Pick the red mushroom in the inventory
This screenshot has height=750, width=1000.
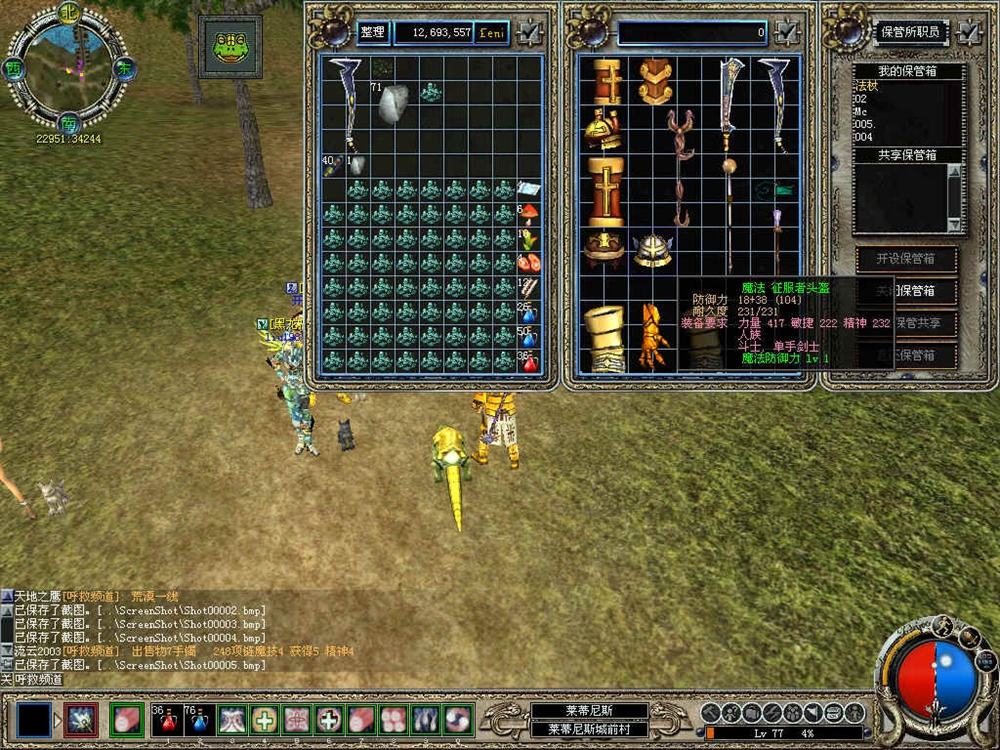(x=528, y=214)
